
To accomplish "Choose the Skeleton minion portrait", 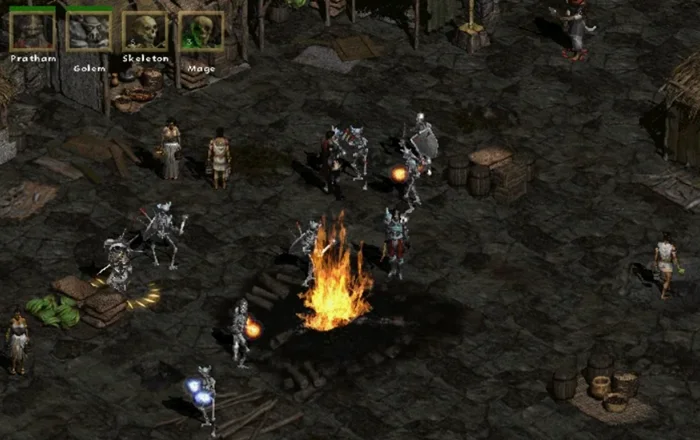I will point(146,31).
